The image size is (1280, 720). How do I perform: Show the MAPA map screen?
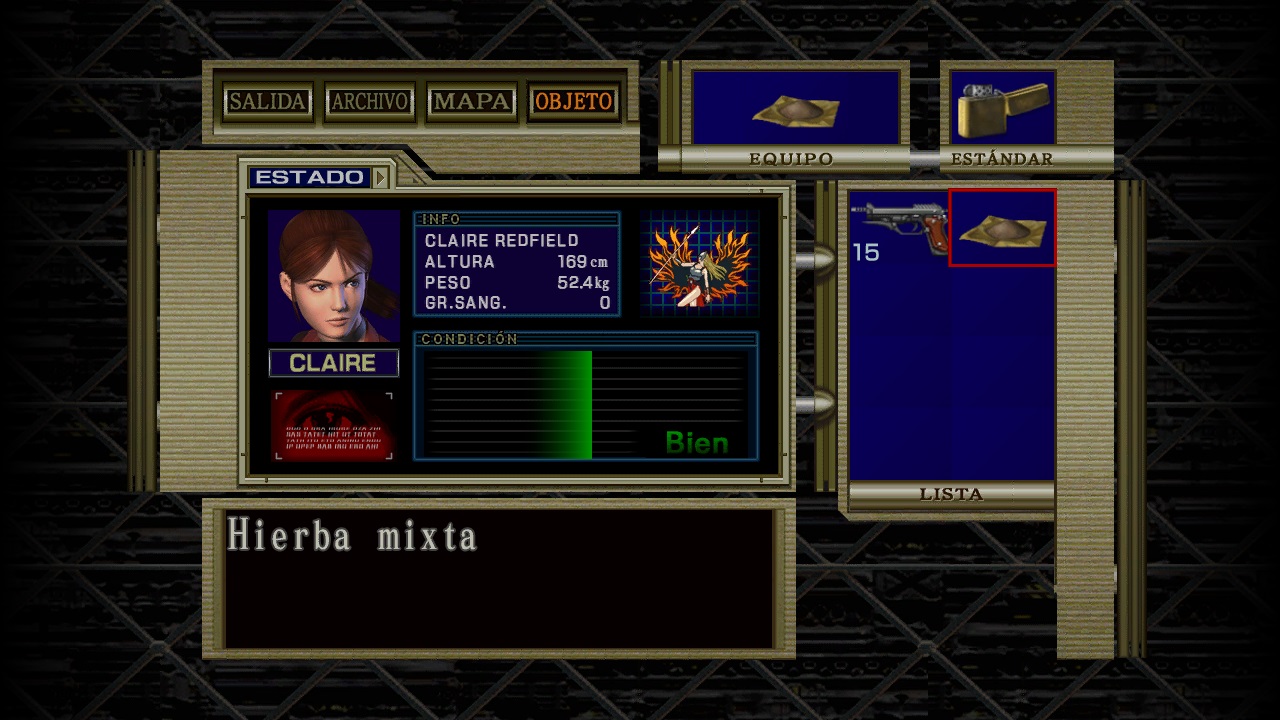point(472,101)
